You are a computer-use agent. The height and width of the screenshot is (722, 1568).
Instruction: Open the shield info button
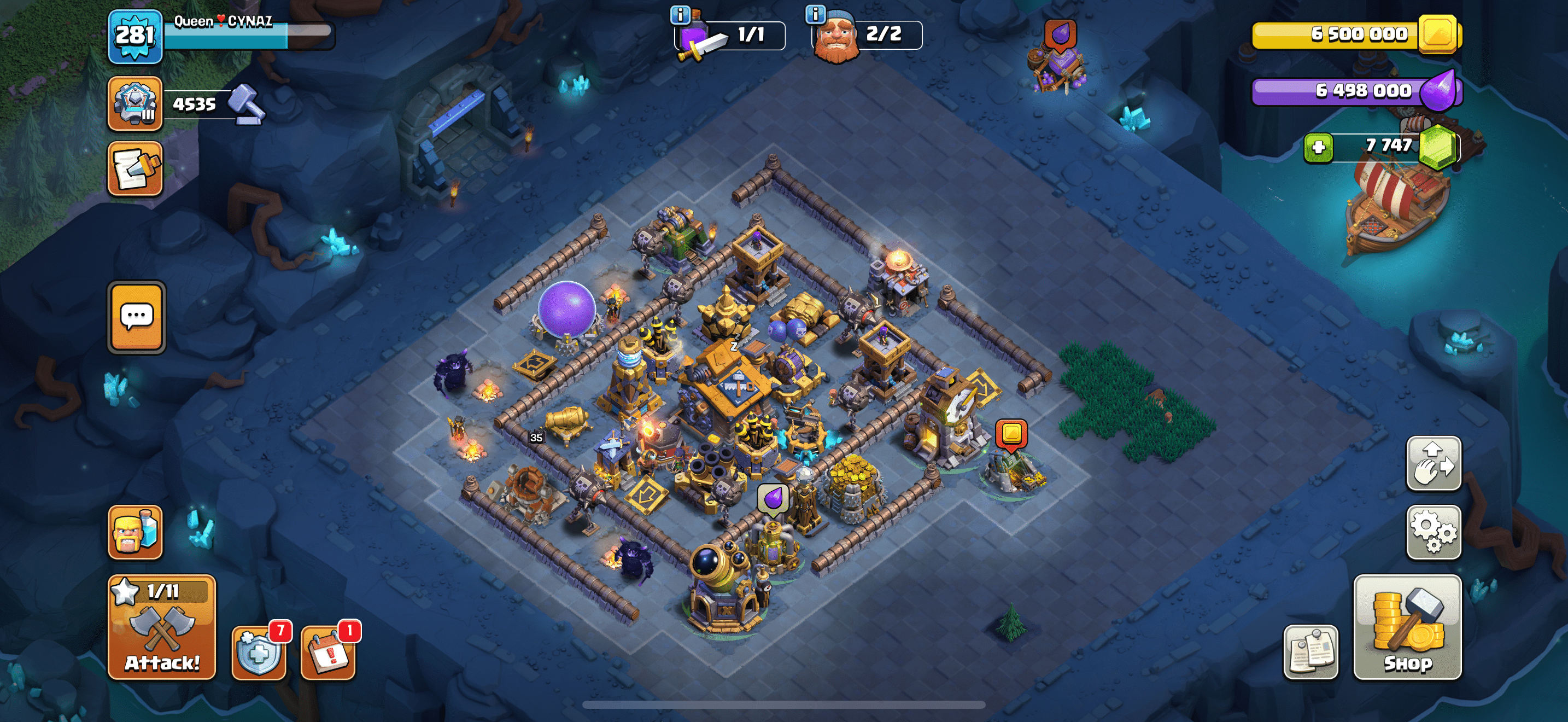coord(259,652)
